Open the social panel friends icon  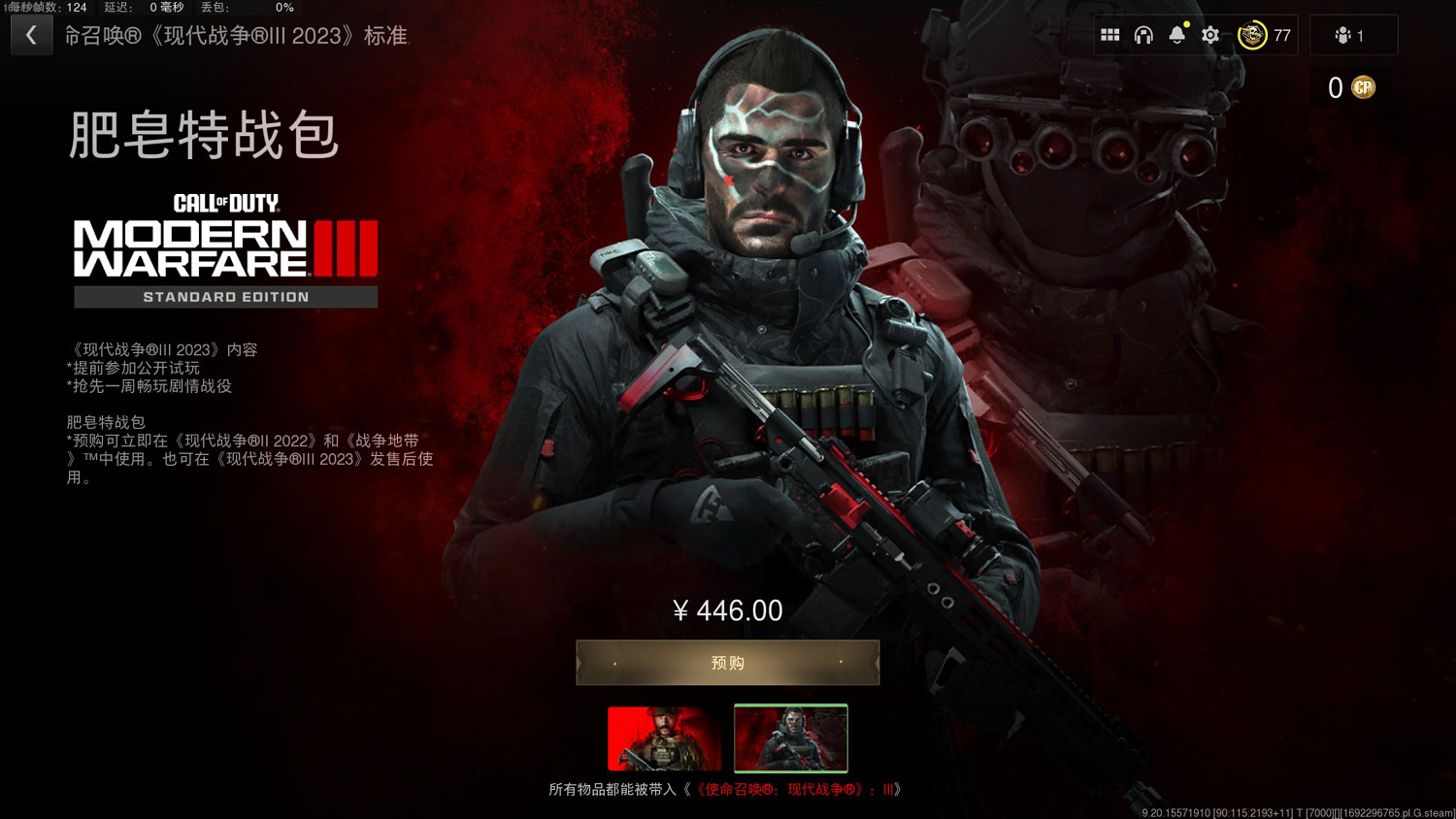click(x=1341, y=35)
